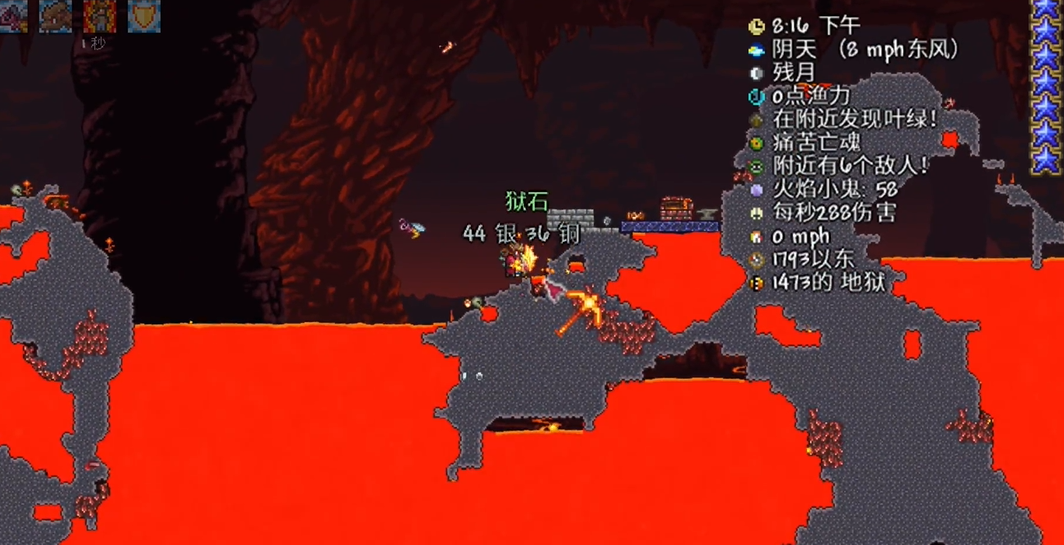Select the burning character debuff icon
This screenshot has width=1064, height=545.
click(x=99, y=15)
